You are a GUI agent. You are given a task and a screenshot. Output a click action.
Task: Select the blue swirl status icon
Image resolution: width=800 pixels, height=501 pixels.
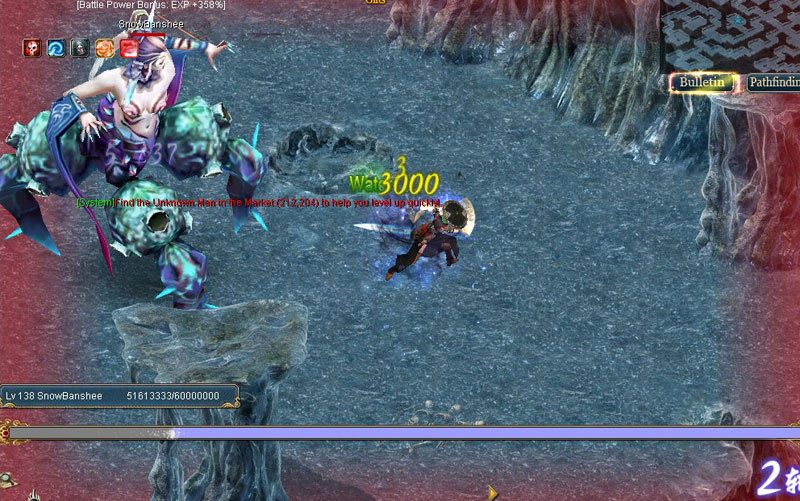click(x=56, y=47)
